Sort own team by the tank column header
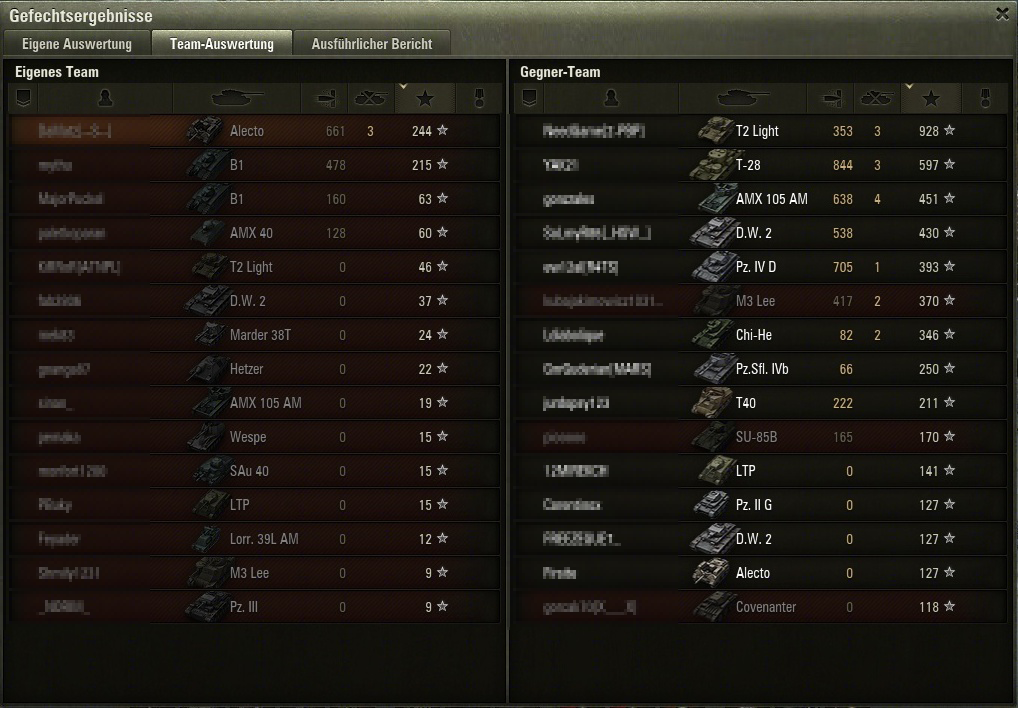This screenshot has height=708, width=1018. pos(237,98)
